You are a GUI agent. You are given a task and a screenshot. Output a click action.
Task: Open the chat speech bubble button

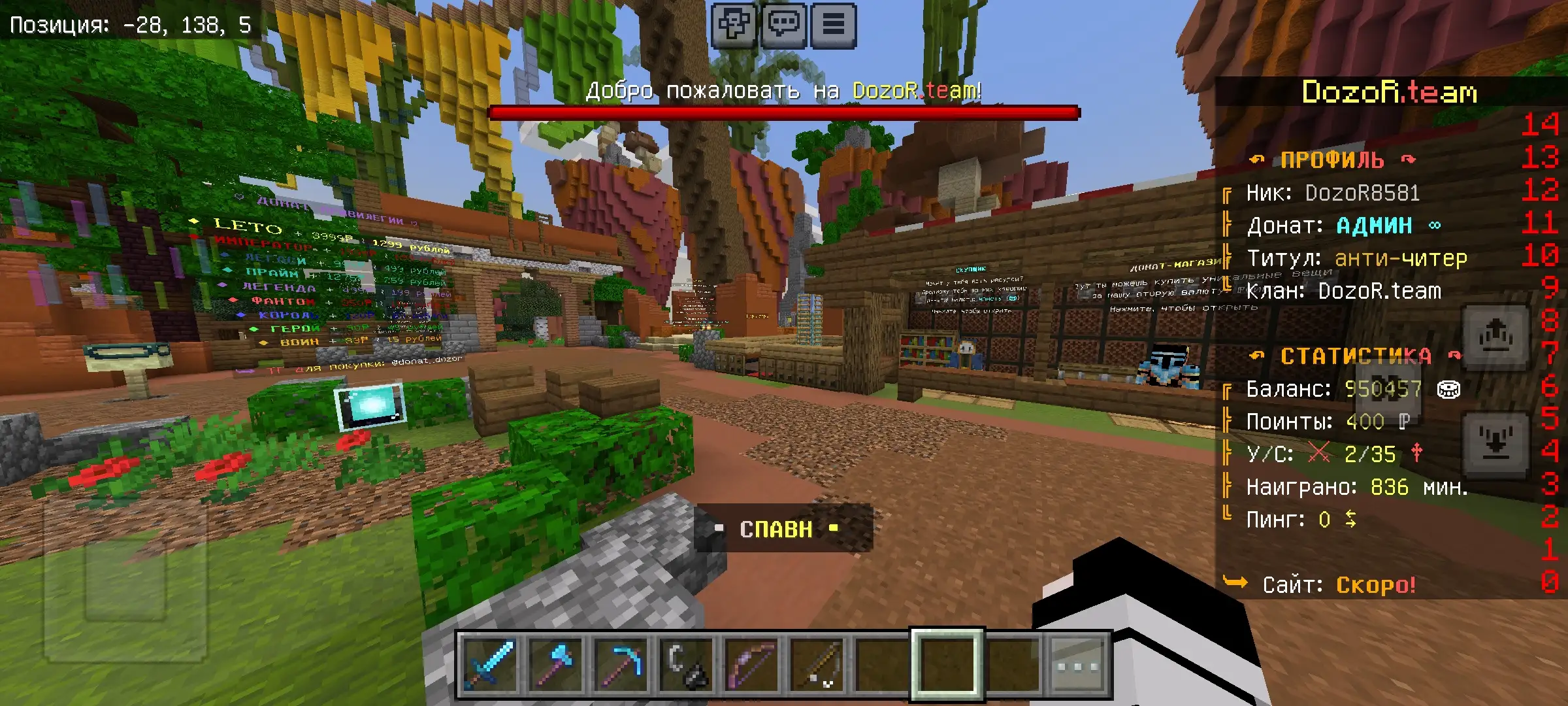click(783, 25)
